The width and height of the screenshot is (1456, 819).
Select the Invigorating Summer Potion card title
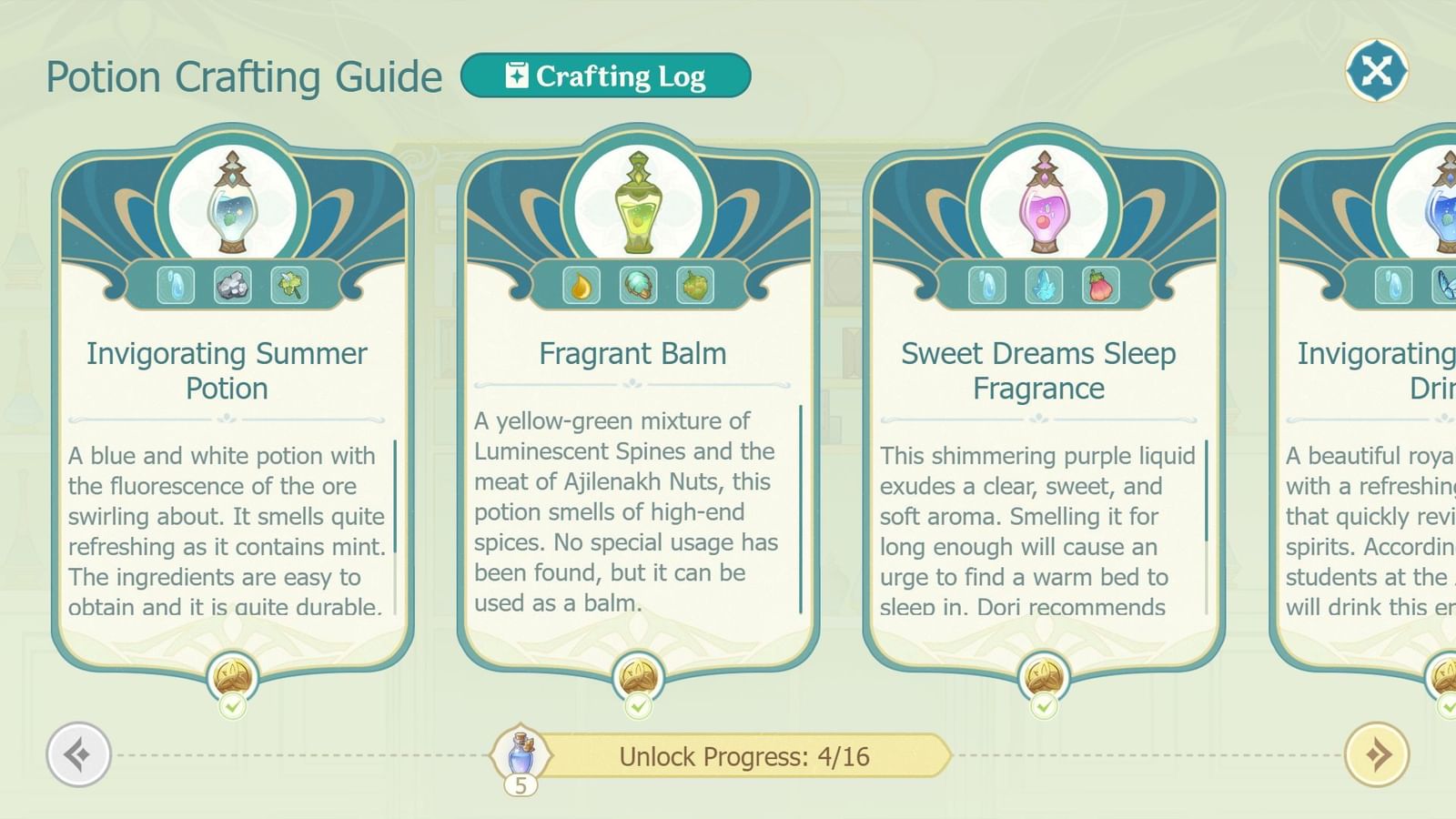227,370
